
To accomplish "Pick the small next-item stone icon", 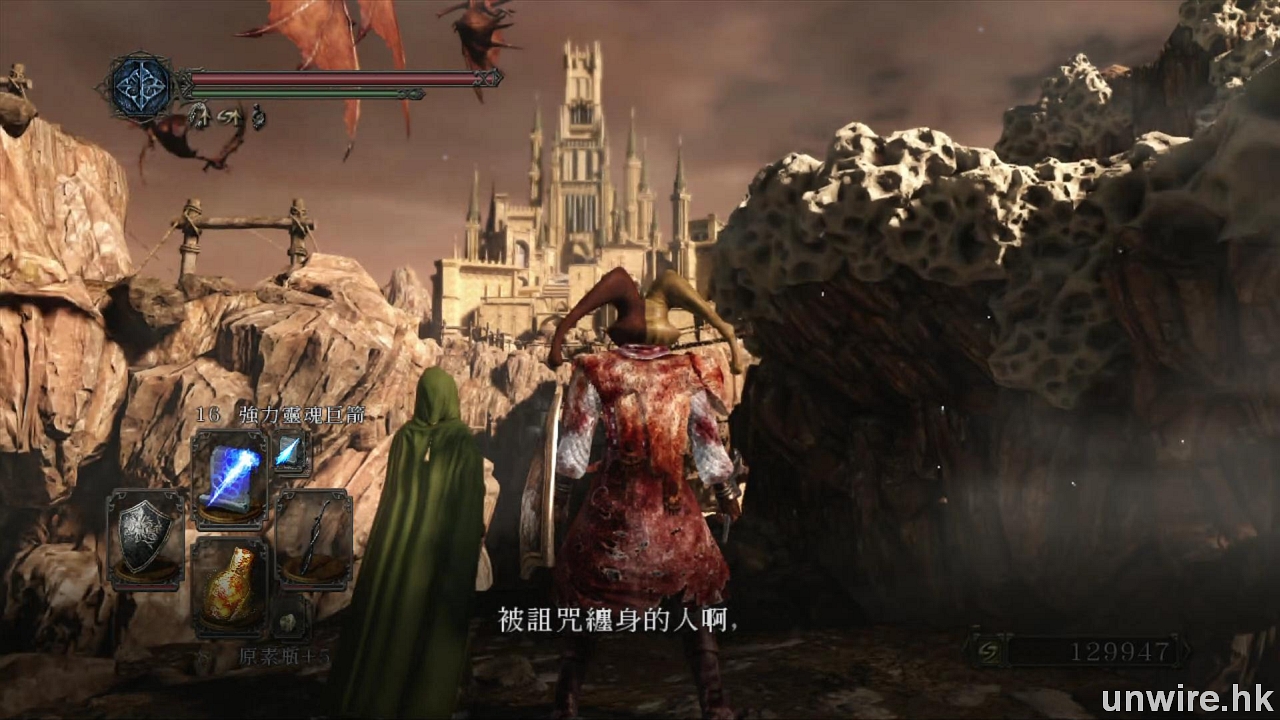I will point(289,622).
